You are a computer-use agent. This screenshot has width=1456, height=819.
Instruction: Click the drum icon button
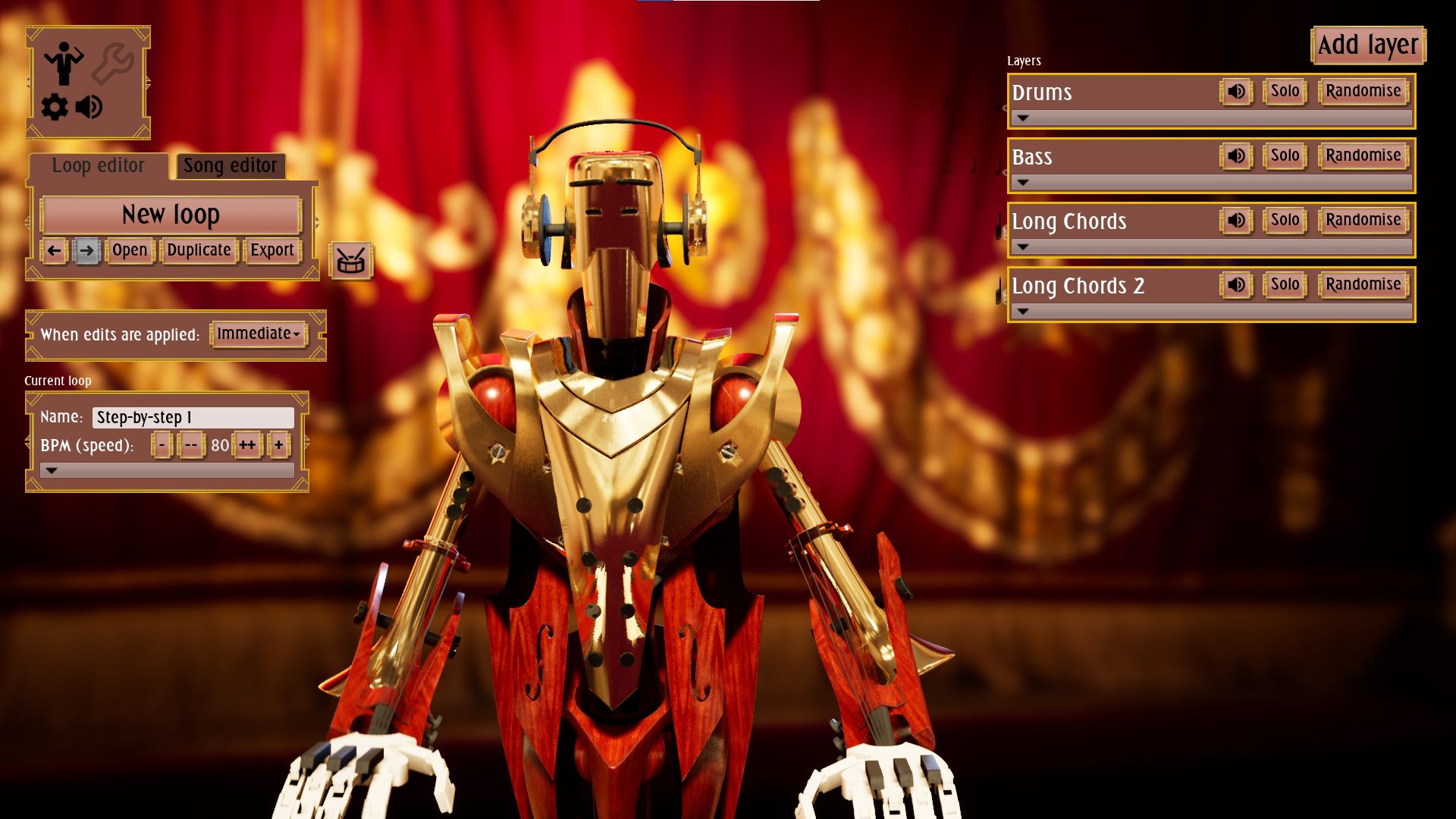[x=350, y=262]
